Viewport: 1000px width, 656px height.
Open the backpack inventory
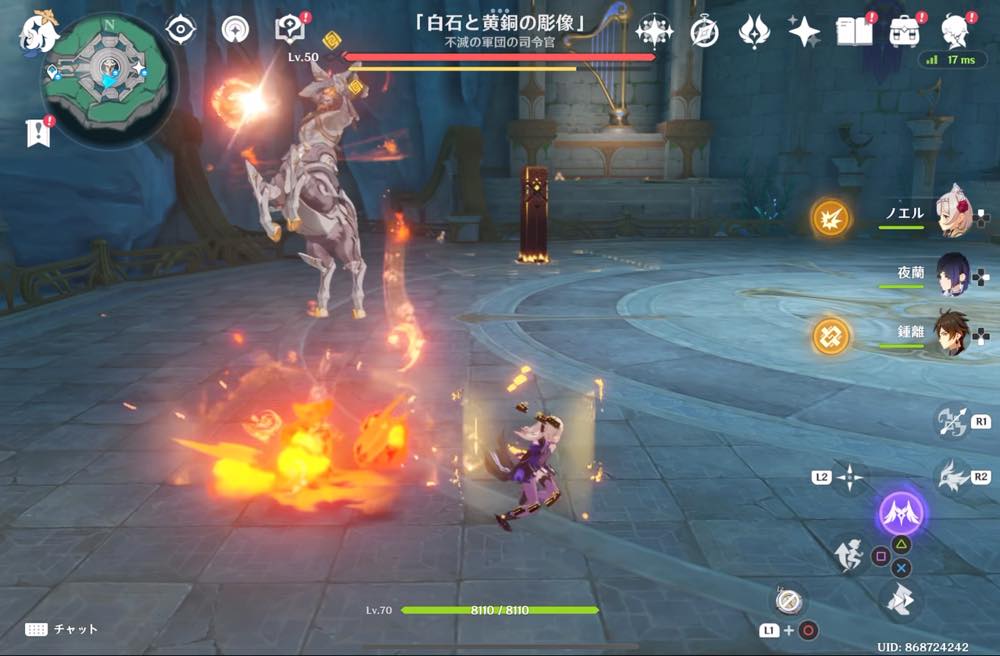click(904, 31)
